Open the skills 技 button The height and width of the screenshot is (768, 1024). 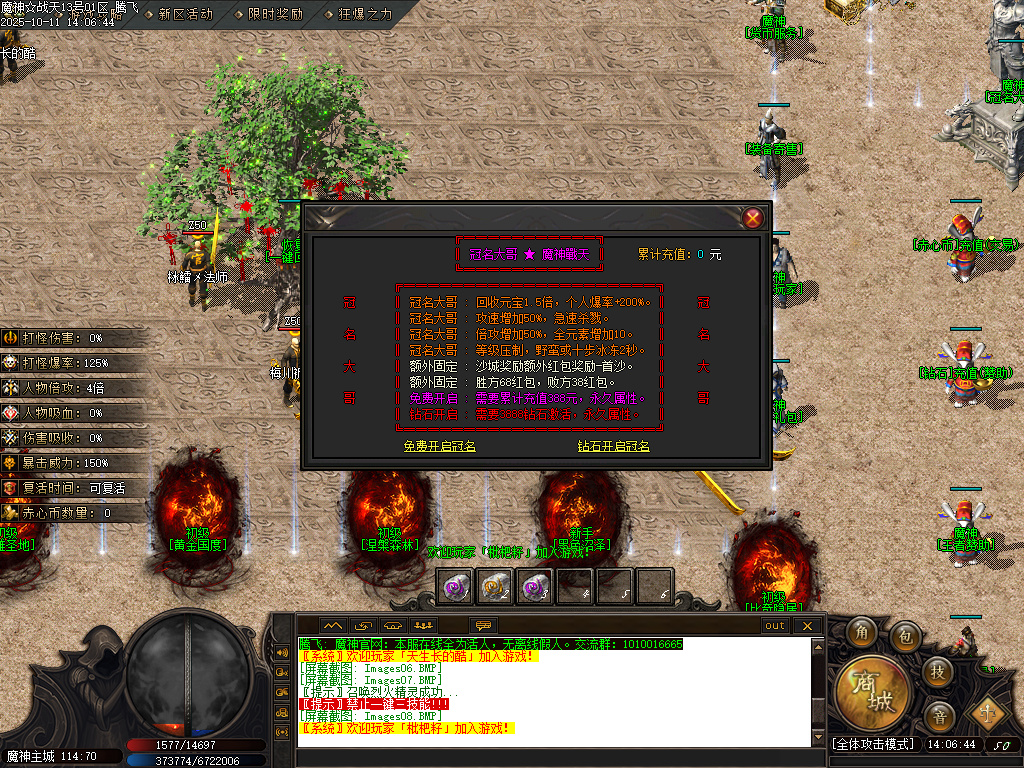[x=937, y=670]
